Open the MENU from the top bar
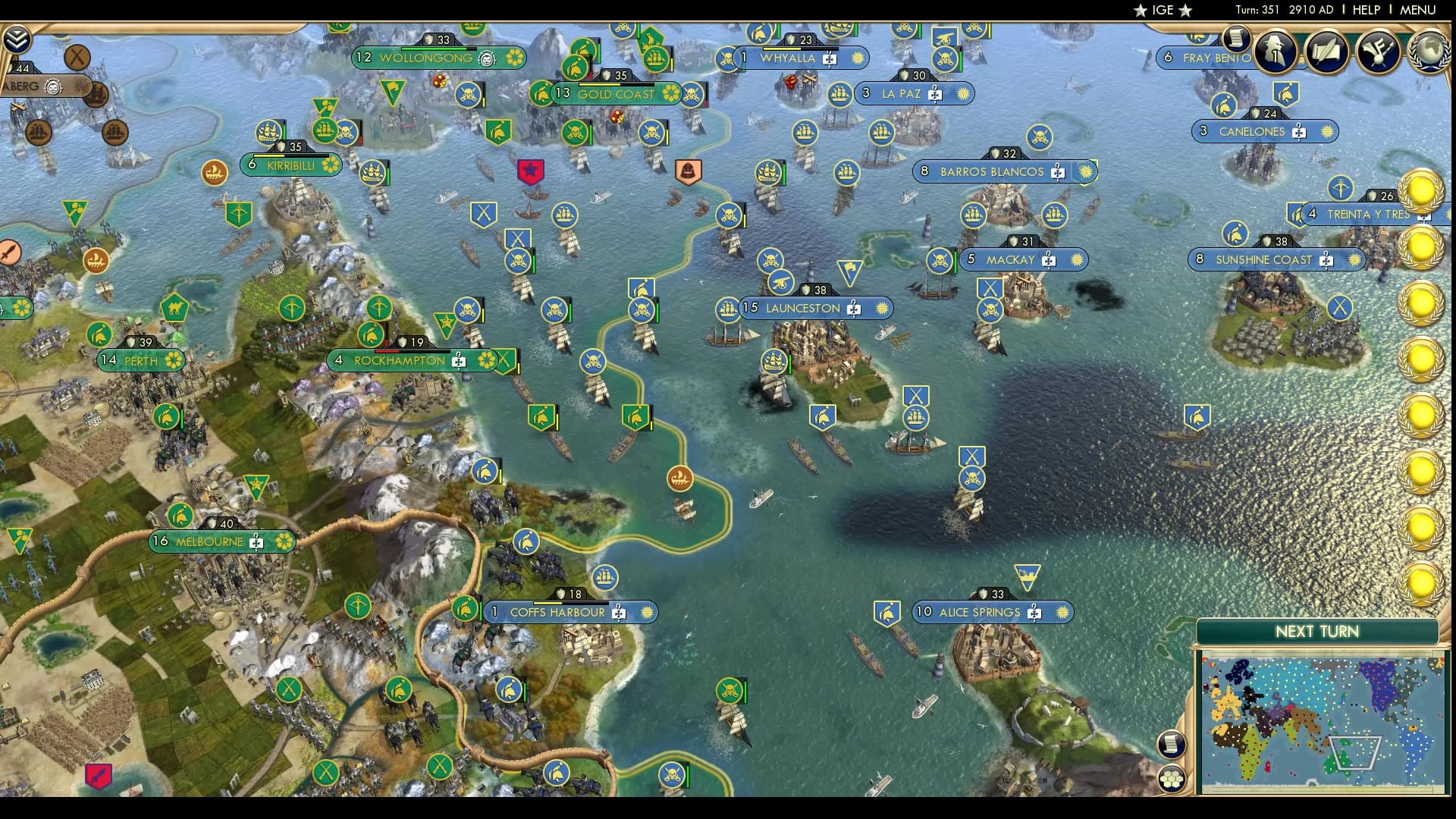 (x=1420, y=10)
